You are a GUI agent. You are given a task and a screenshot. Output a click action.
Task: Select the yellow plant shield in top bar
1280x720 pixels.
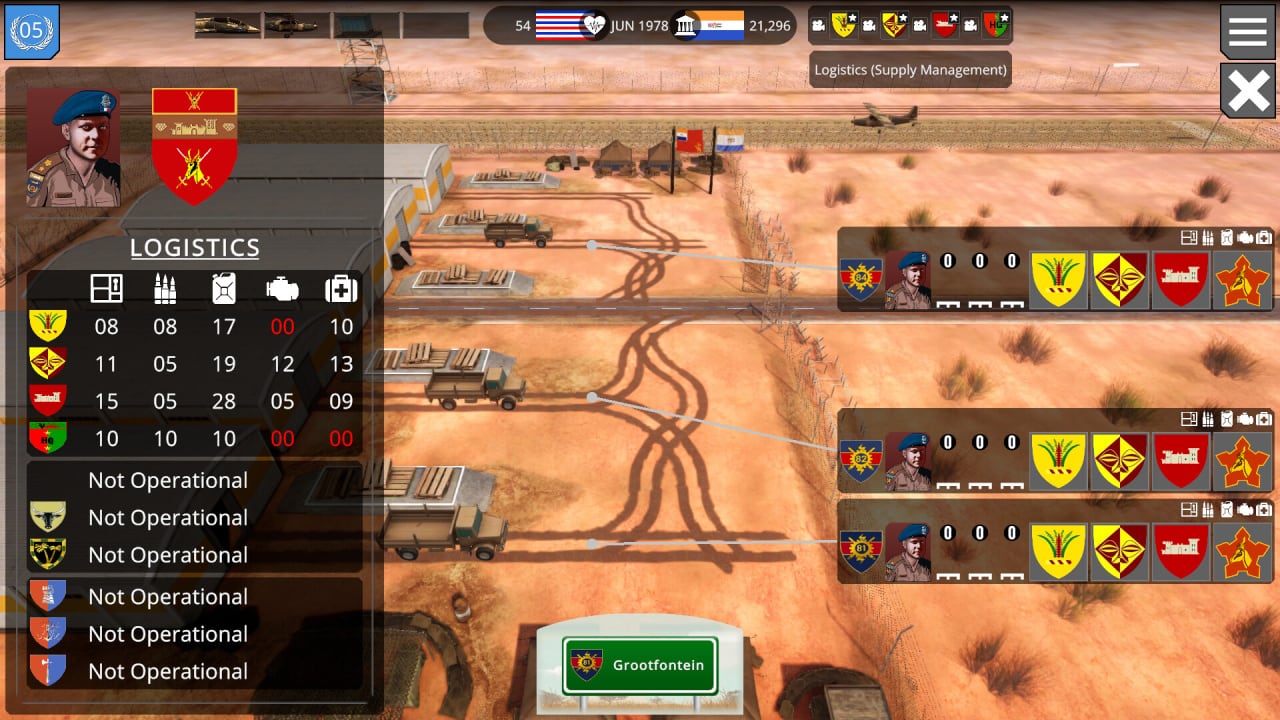pyautogui.click(x=844, y=25)
